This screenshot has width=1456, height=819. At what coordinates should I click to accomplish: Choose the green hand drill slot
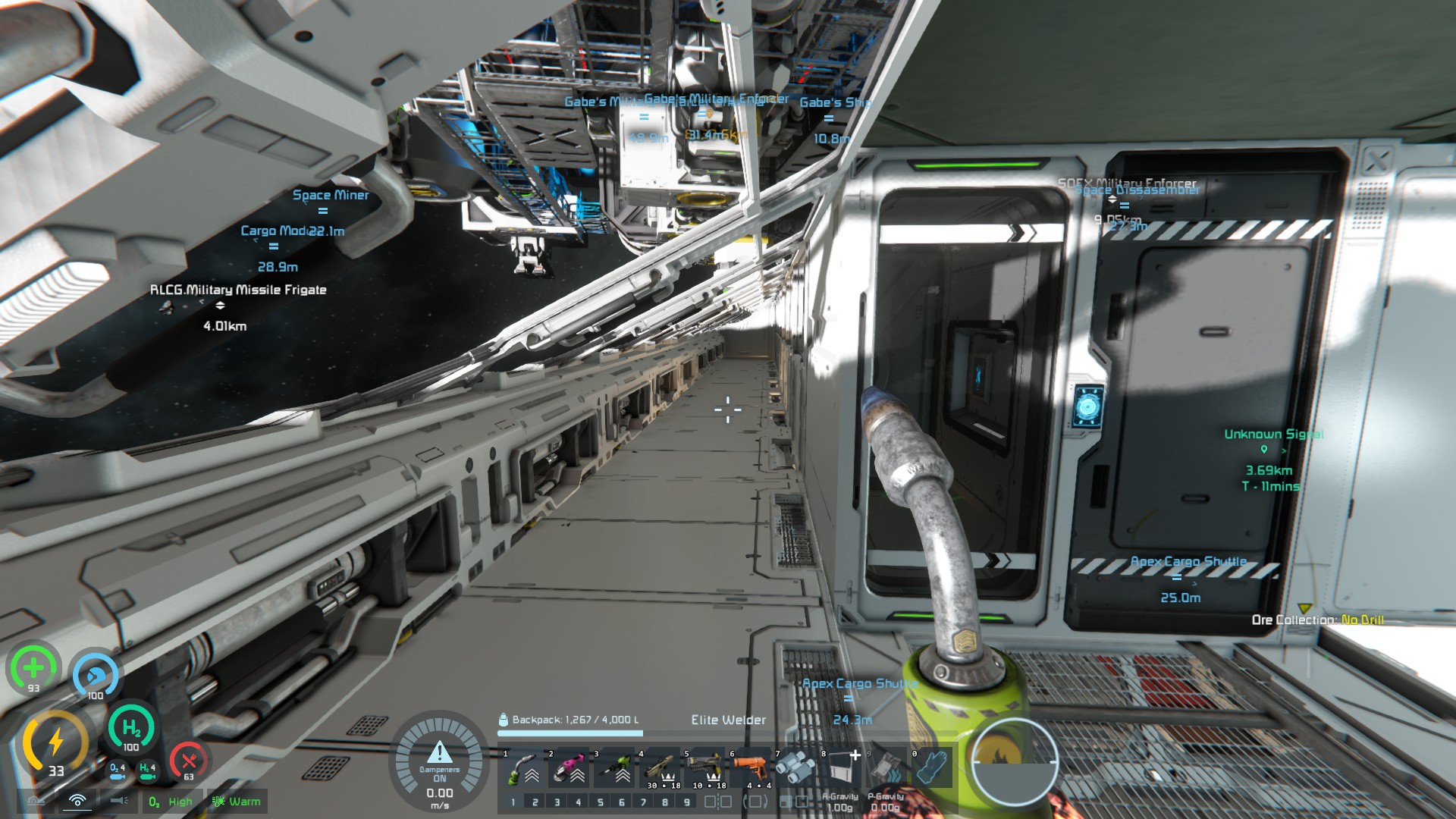pyautogui.click(x=613, y=768)
